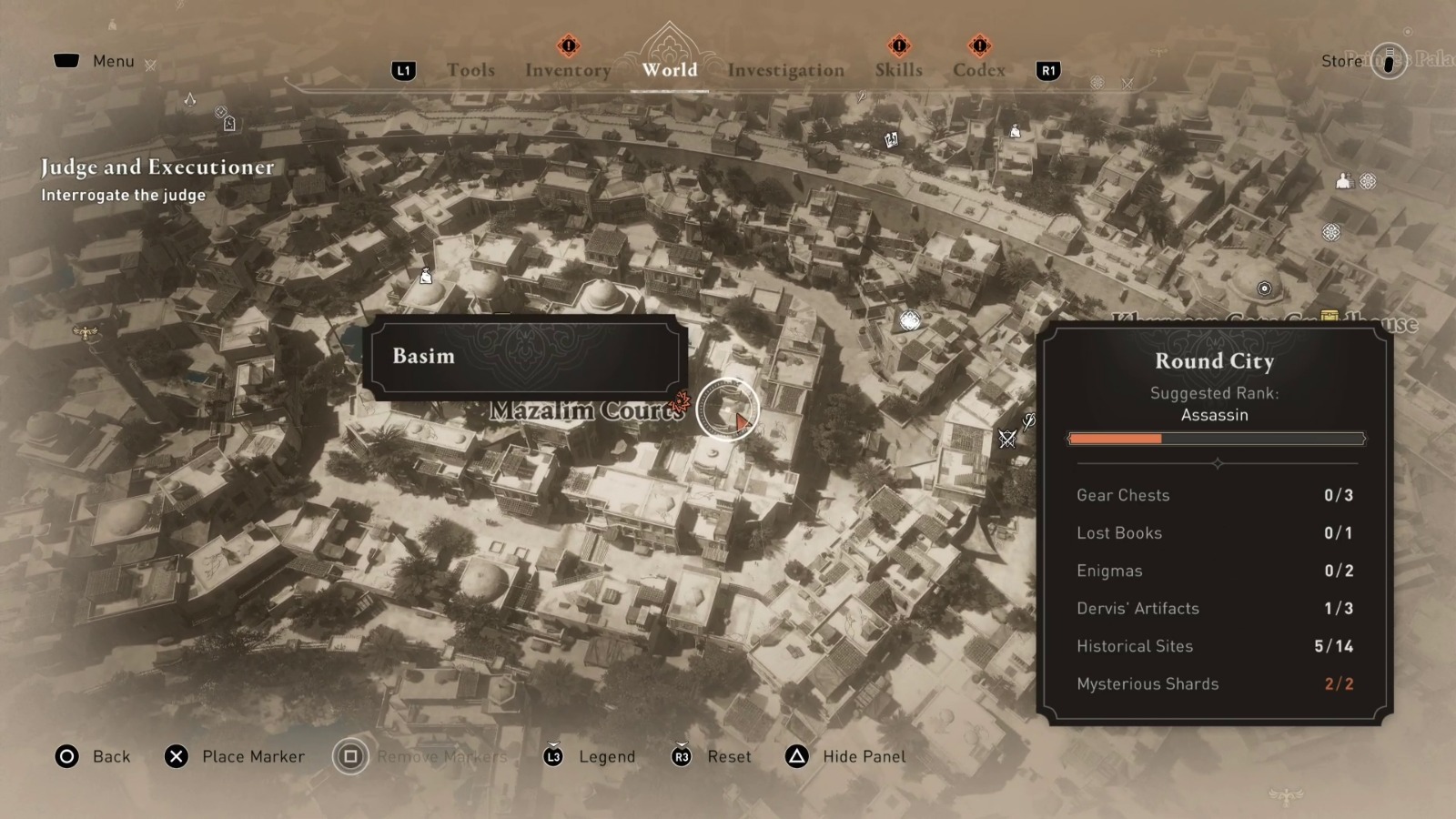Open the Codex tab
Image resolution: width=1456 pixels, height=819 pixels.
(978, 70)
